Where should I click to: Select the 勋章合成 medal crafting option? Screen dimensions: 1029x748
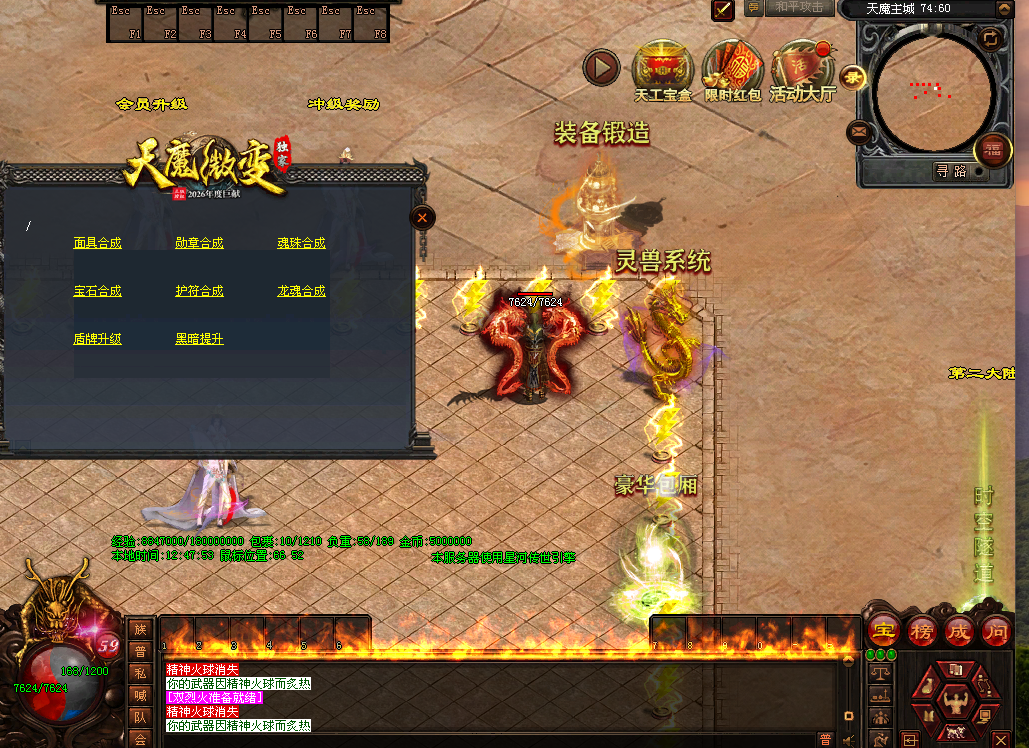point(199,243)
